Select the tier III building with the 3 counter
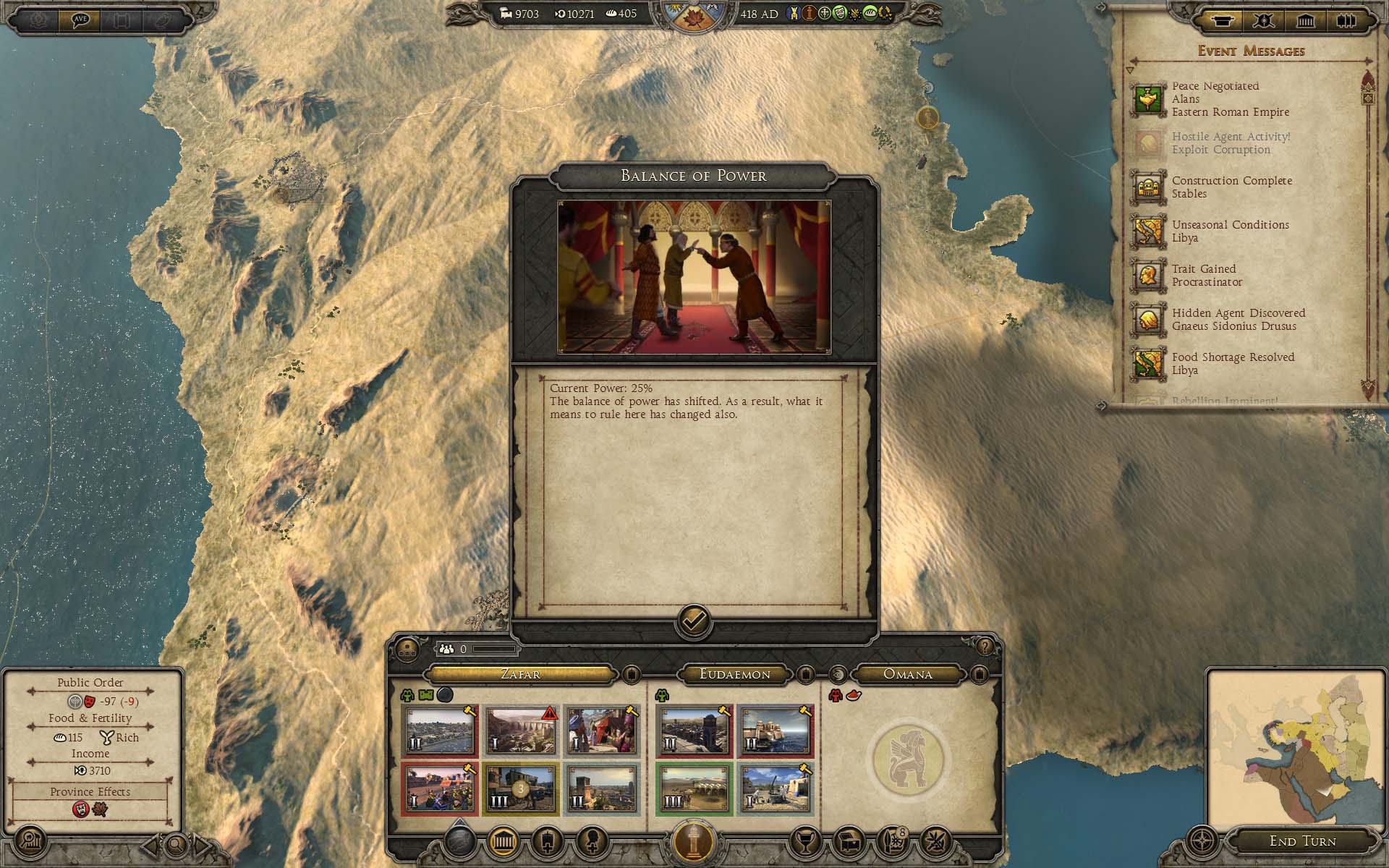1389x868 pixels. (521, 788)
